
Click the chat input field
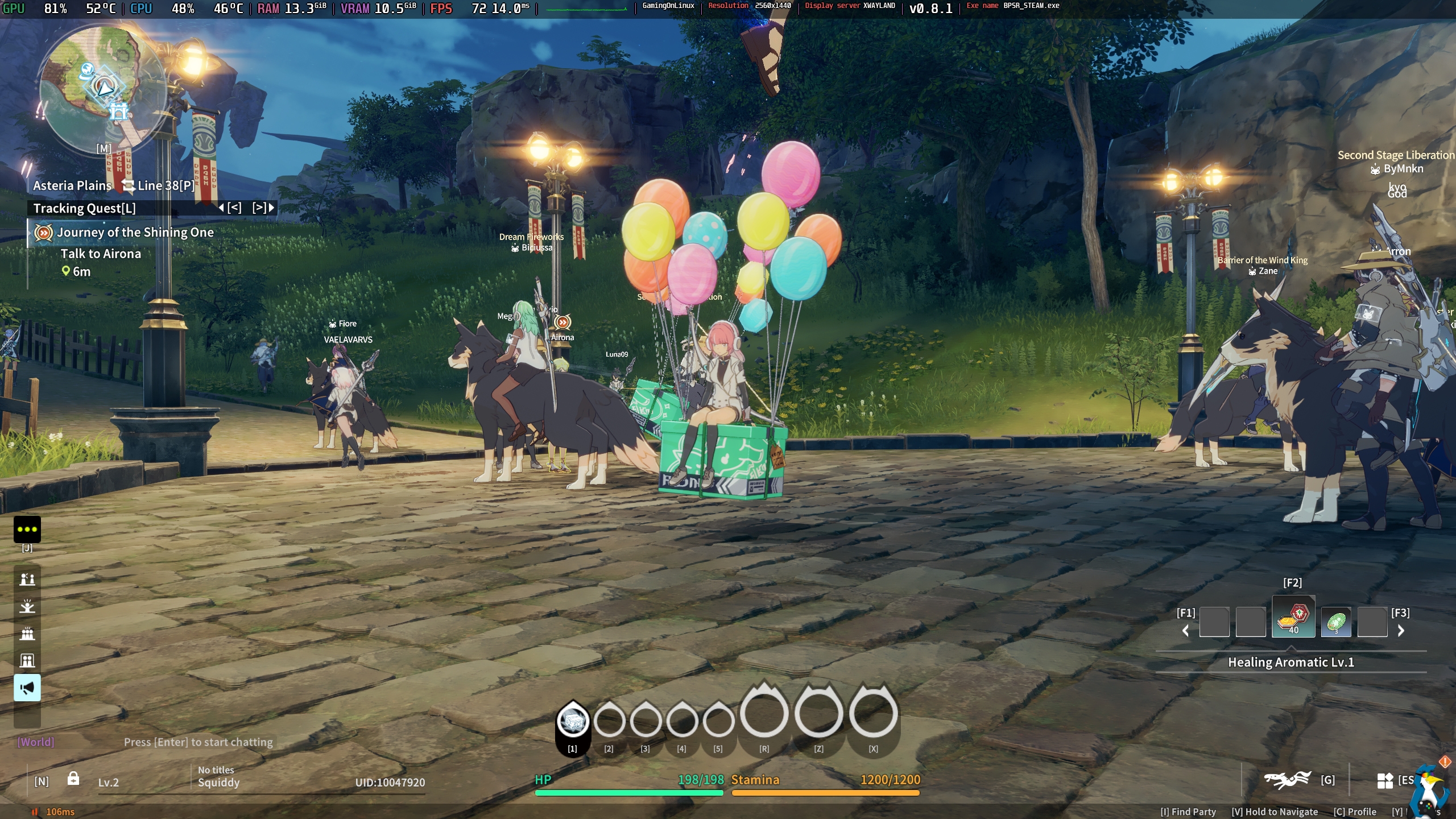click(x=198, y=742)
